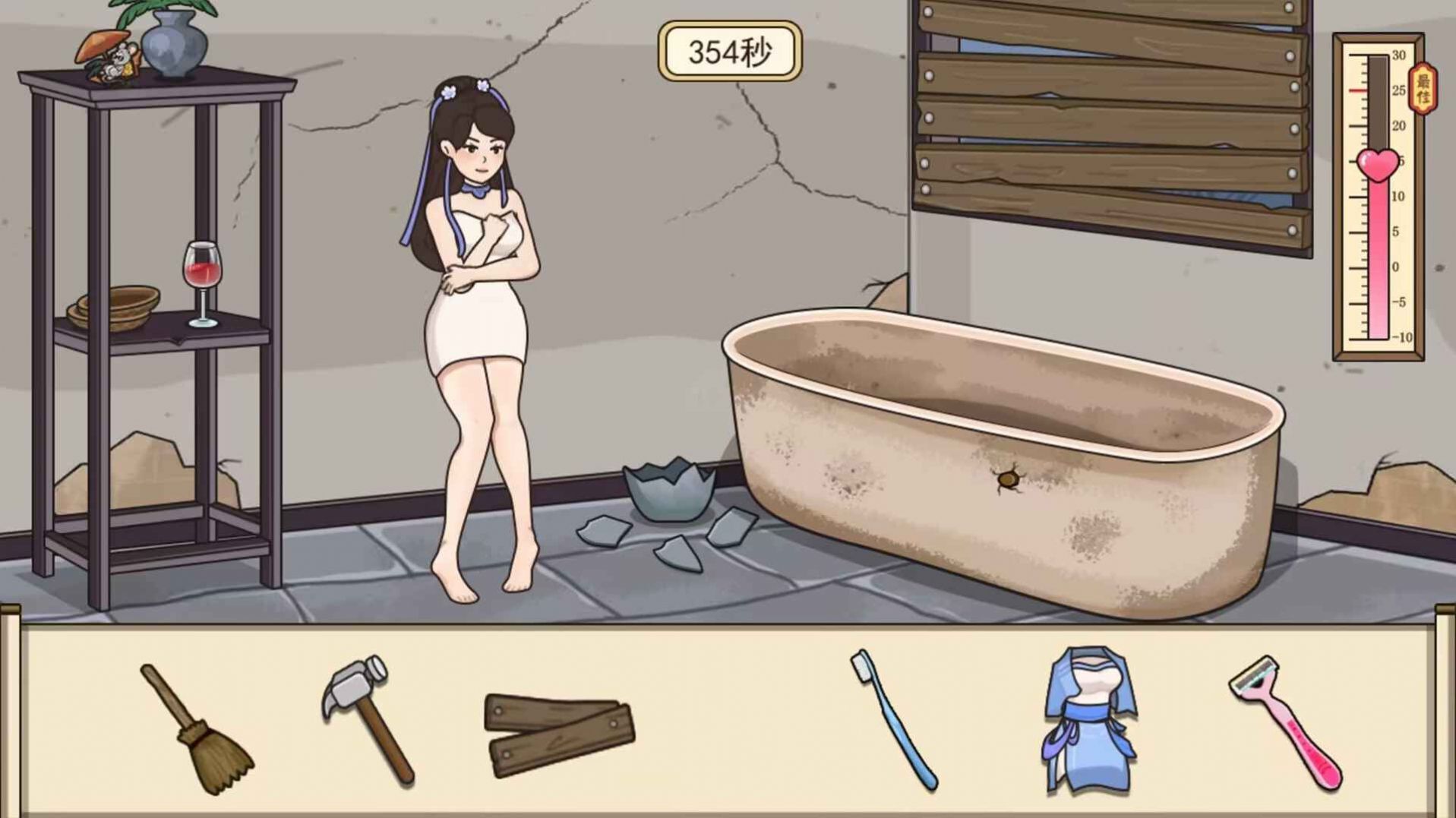Select the blue toothbrush item
The image size is (1456, 818).
[x=892, y=718]
